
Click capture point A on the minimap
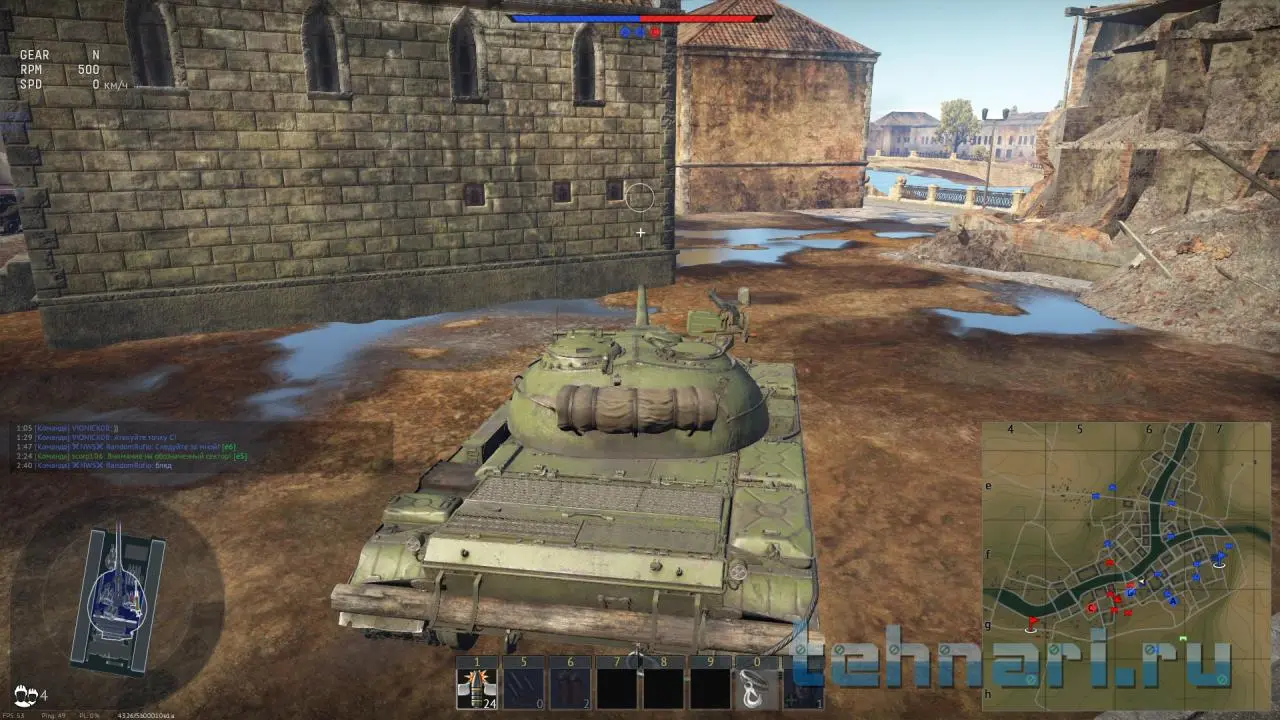click(x=1173, y=600)
